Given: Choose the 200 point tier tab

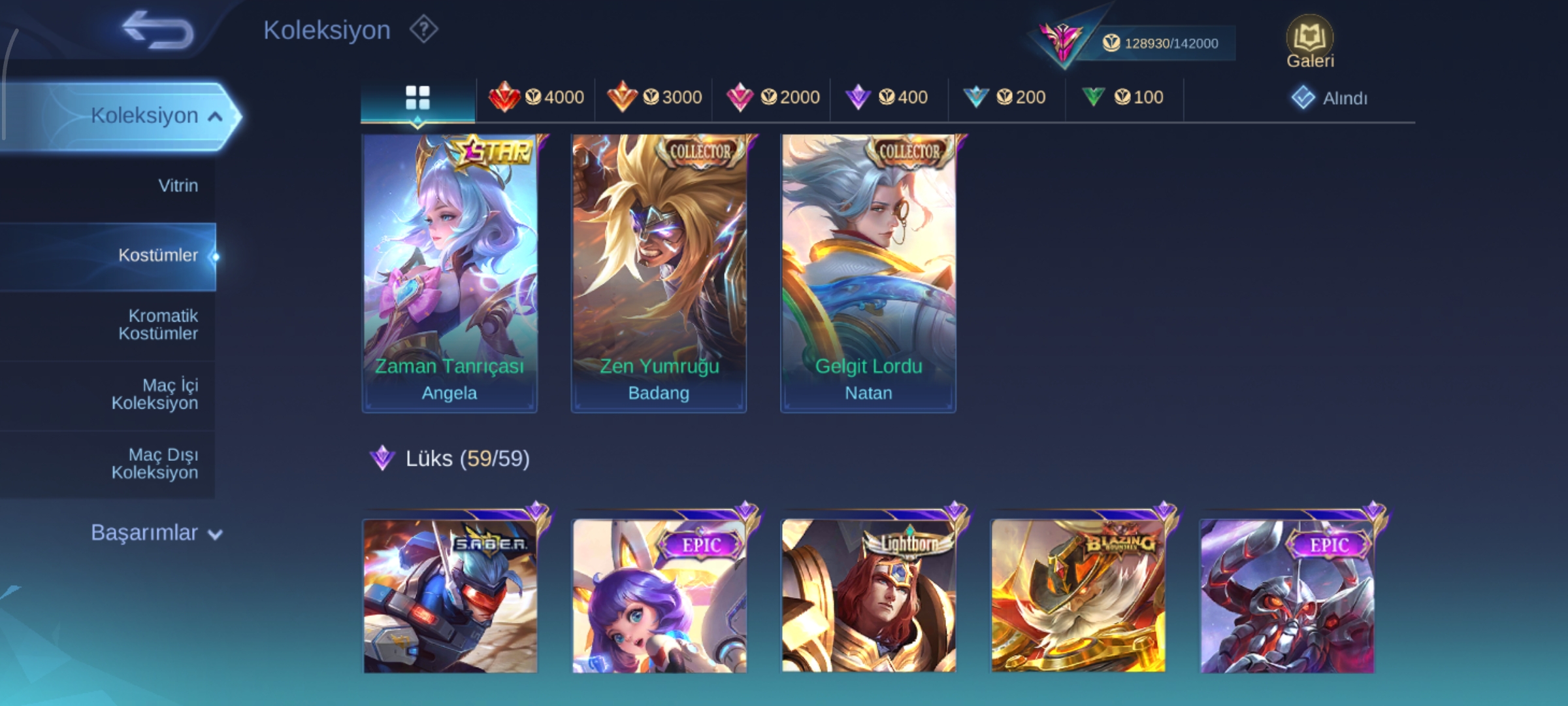Looking at the screenshot, I should point(1005,98).
